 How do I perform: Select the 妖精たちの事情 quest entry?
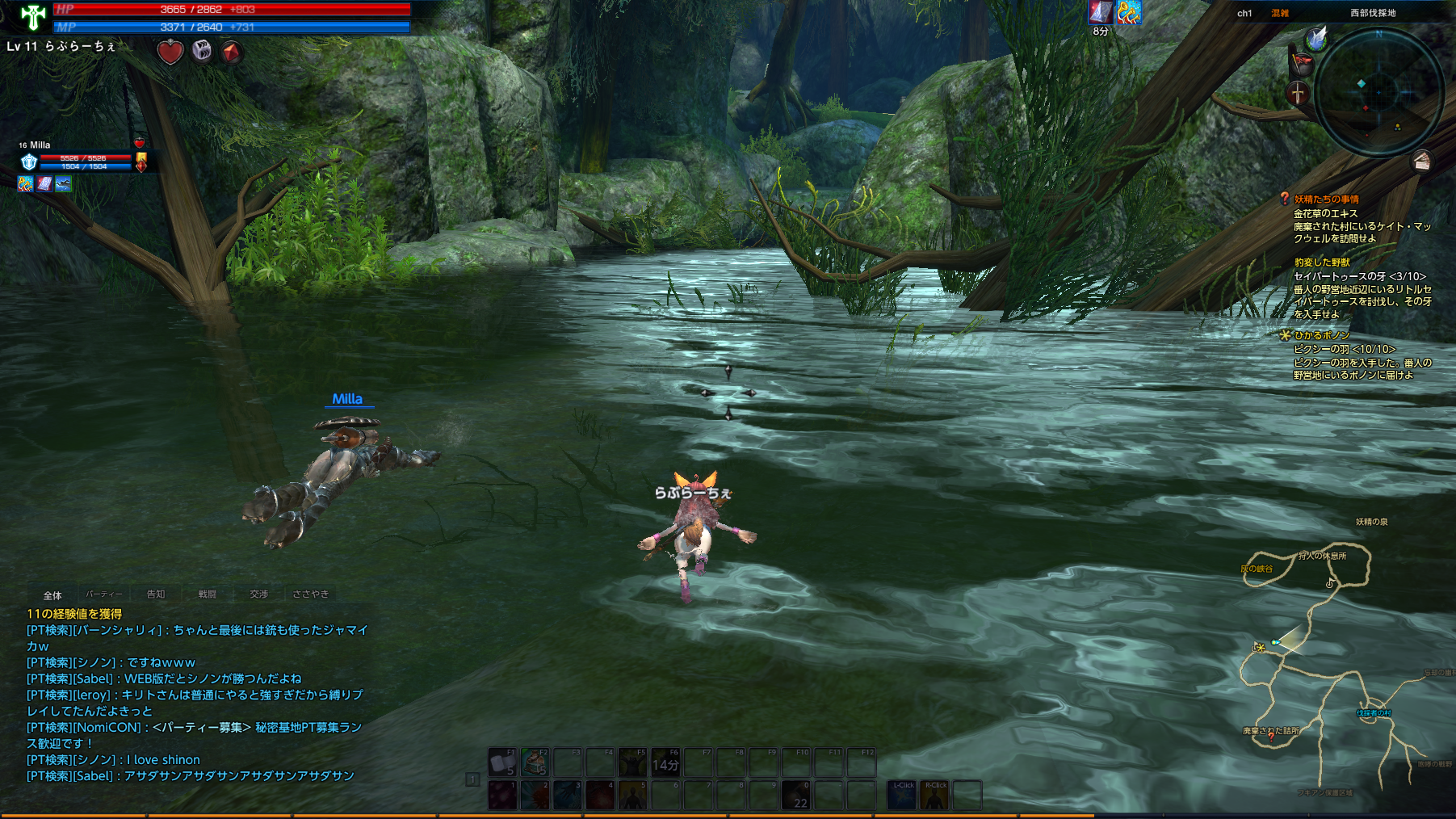[1326, 199]
